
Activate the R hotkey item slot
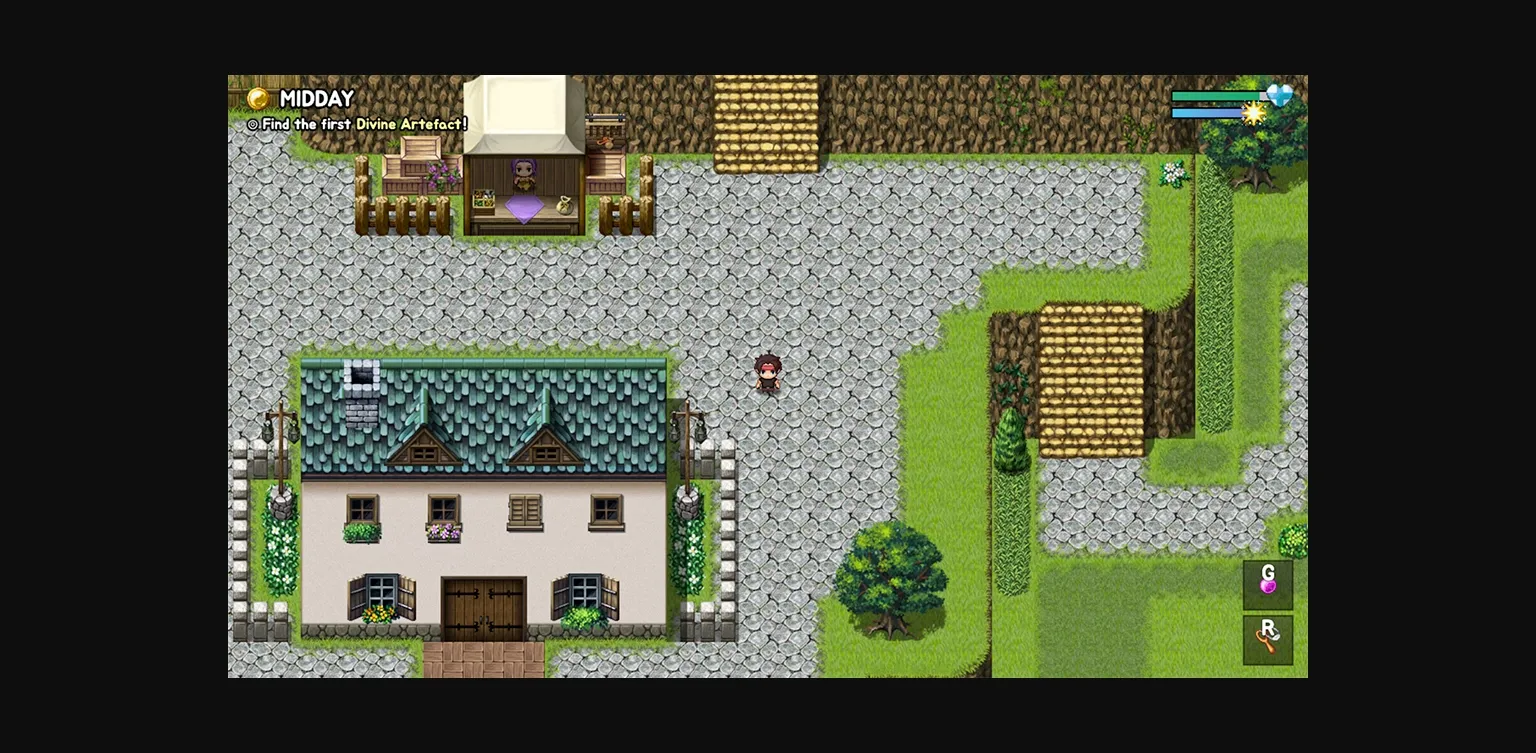tap(1268, 638)
